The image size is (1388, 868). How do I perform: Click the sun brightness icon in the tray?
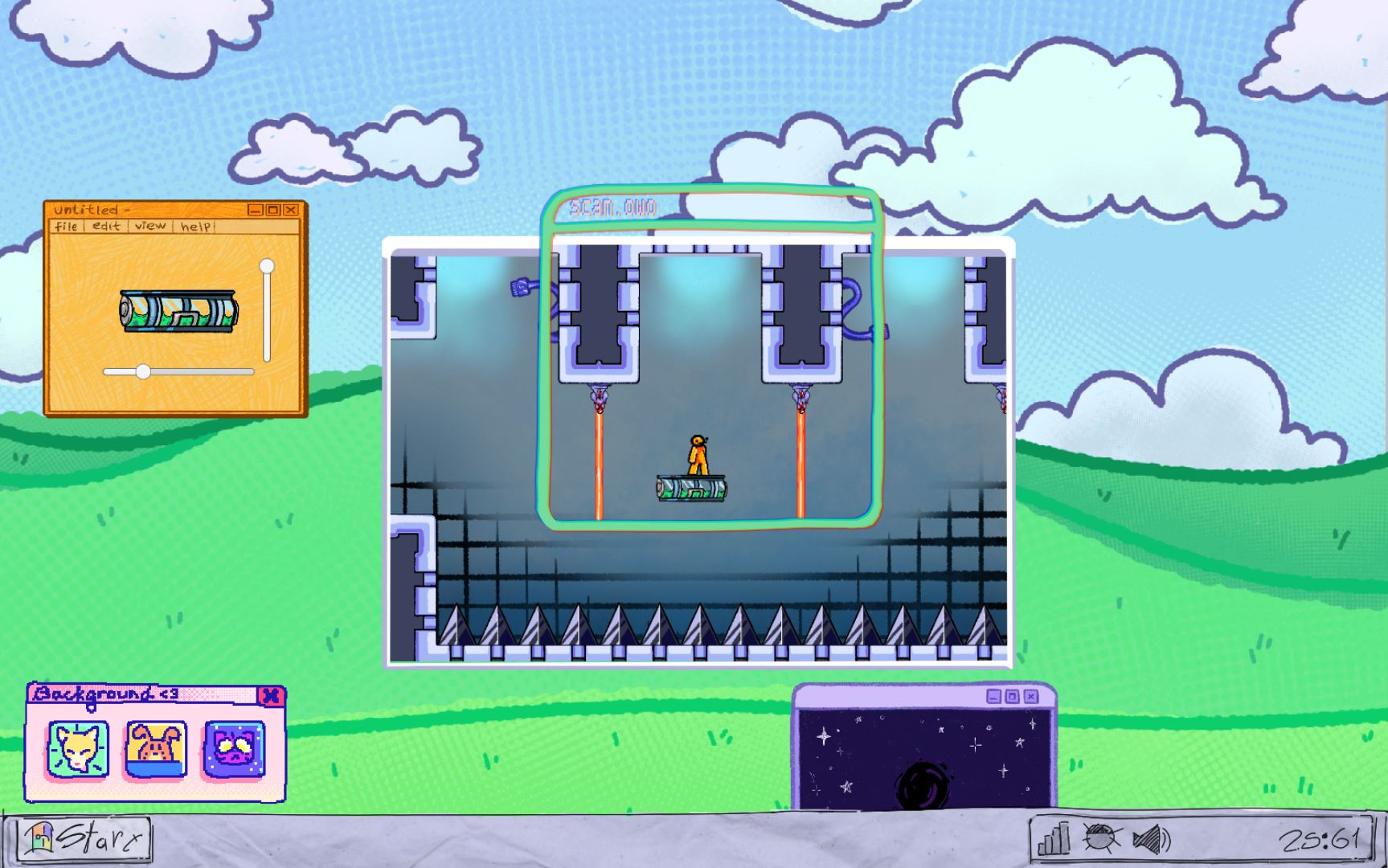point(1100,838)
